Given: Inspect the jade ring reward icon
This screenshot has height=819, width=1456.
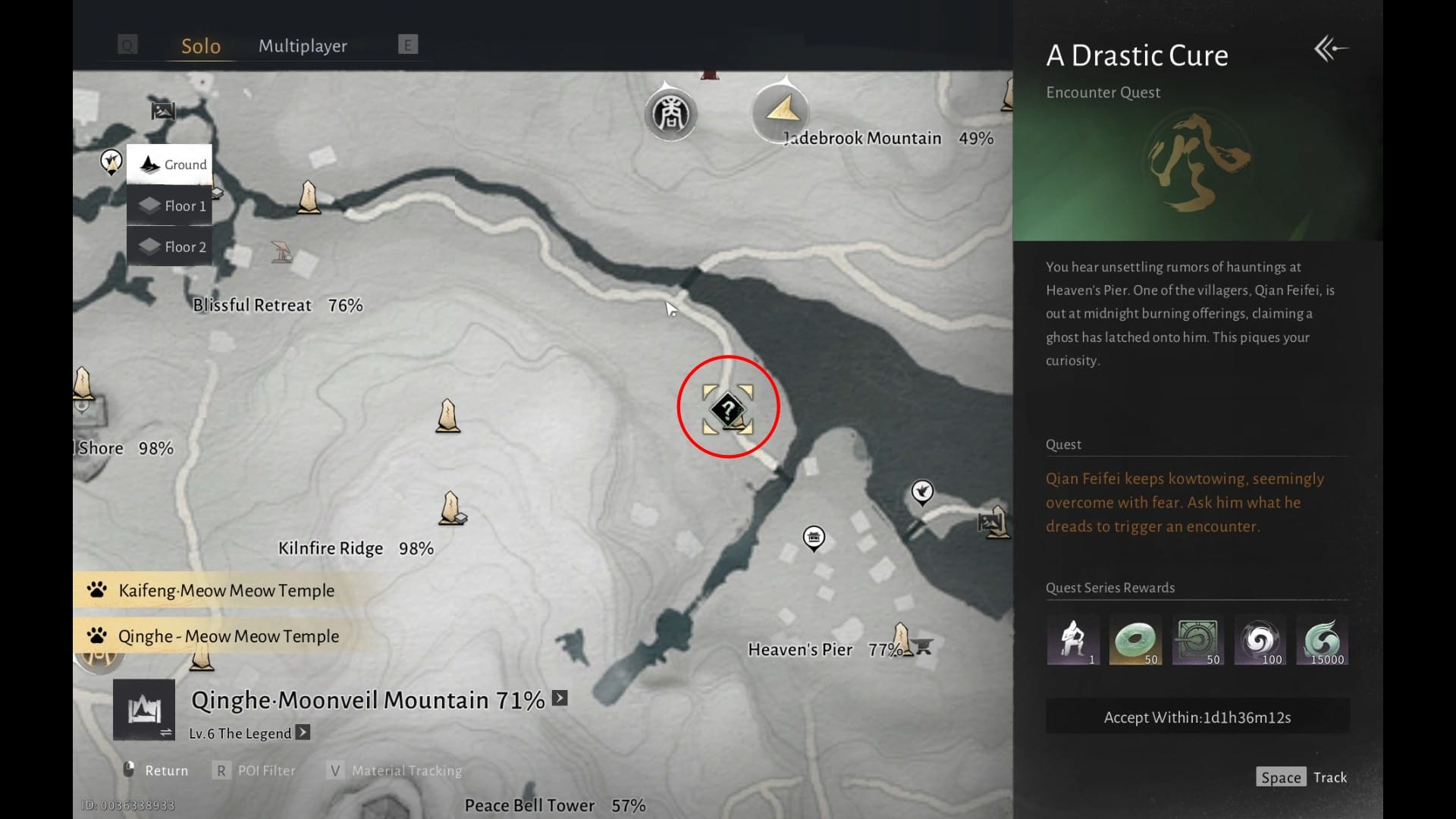Looking at the screenshot, I should (1135, 641).
